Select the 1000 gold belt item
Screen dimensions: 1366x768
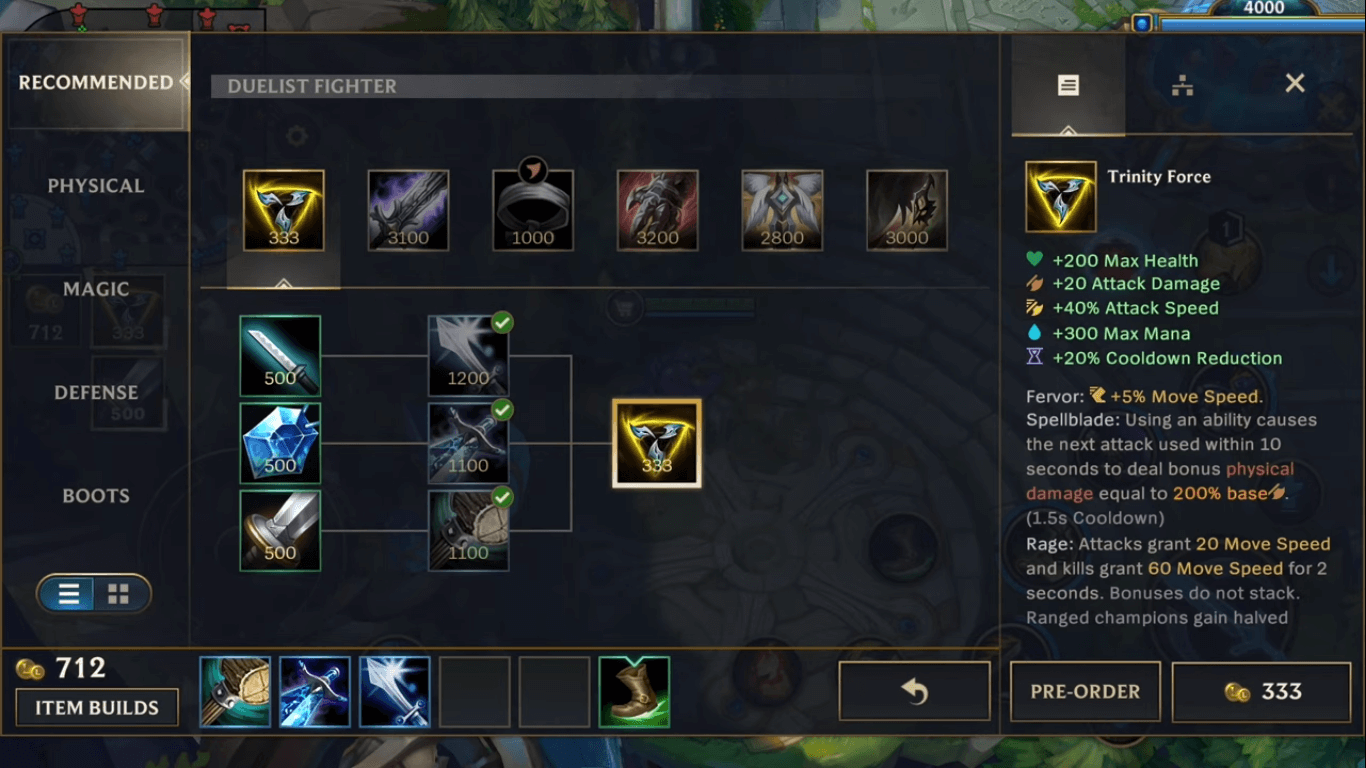pos(532,209)
